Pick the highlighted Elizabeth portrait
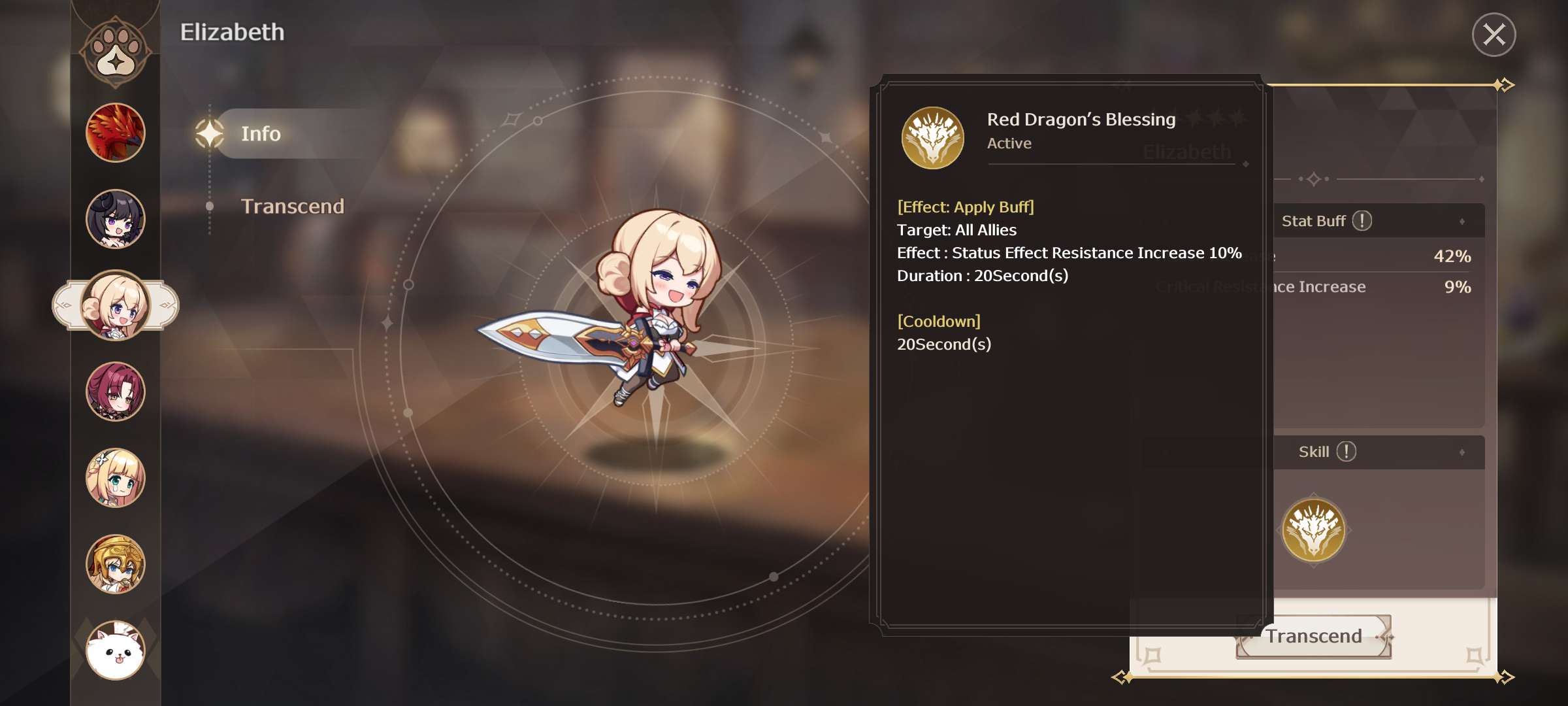 (x=116, y=305)
